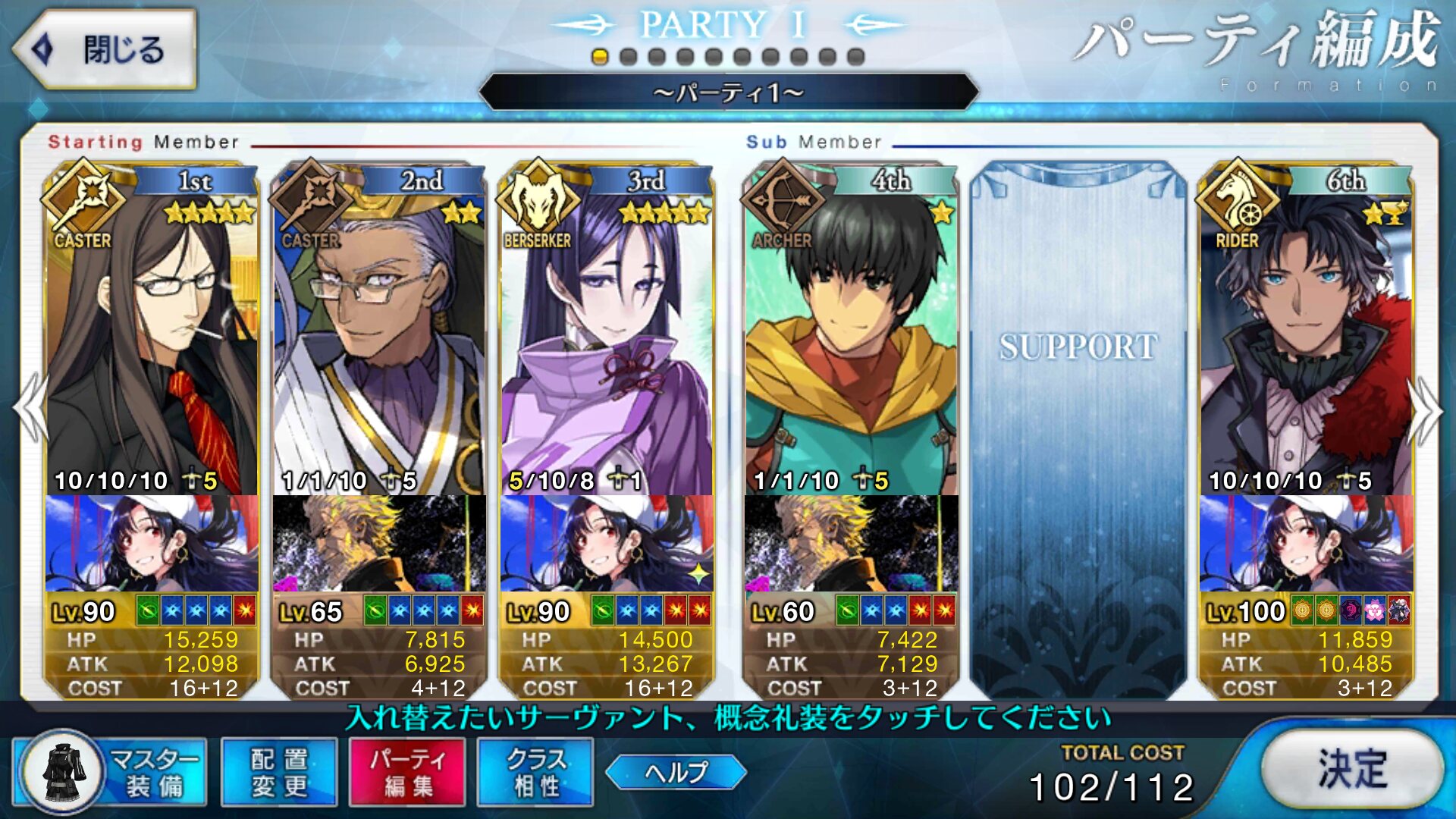
Task: Change the Rider's equipped craft essence
Action: pyautogui.click(x=1306, y=543)
